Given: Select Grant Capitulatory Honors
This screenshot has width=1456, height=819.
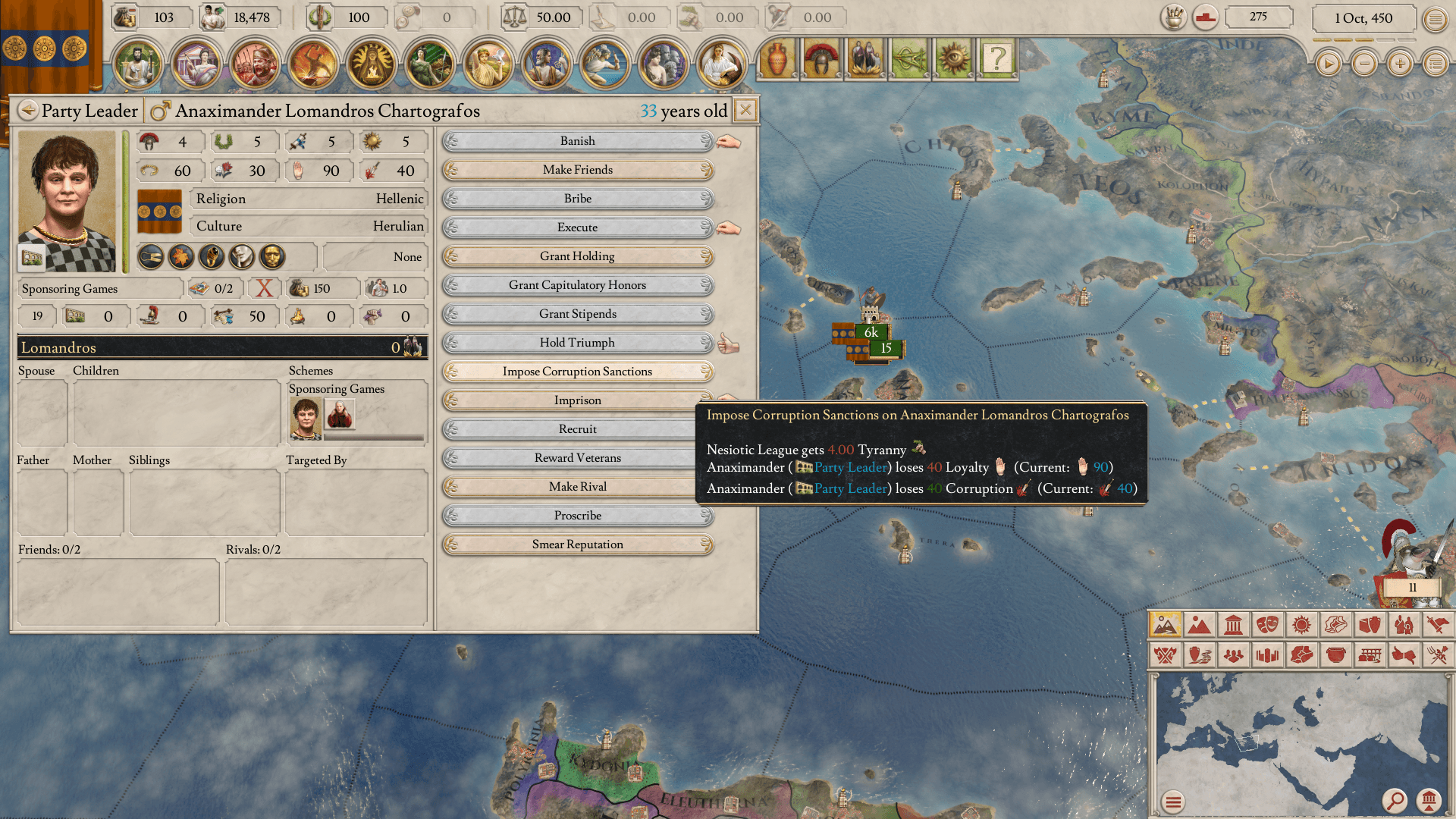Looking at the screenshot, I should [x=577, y=285].
